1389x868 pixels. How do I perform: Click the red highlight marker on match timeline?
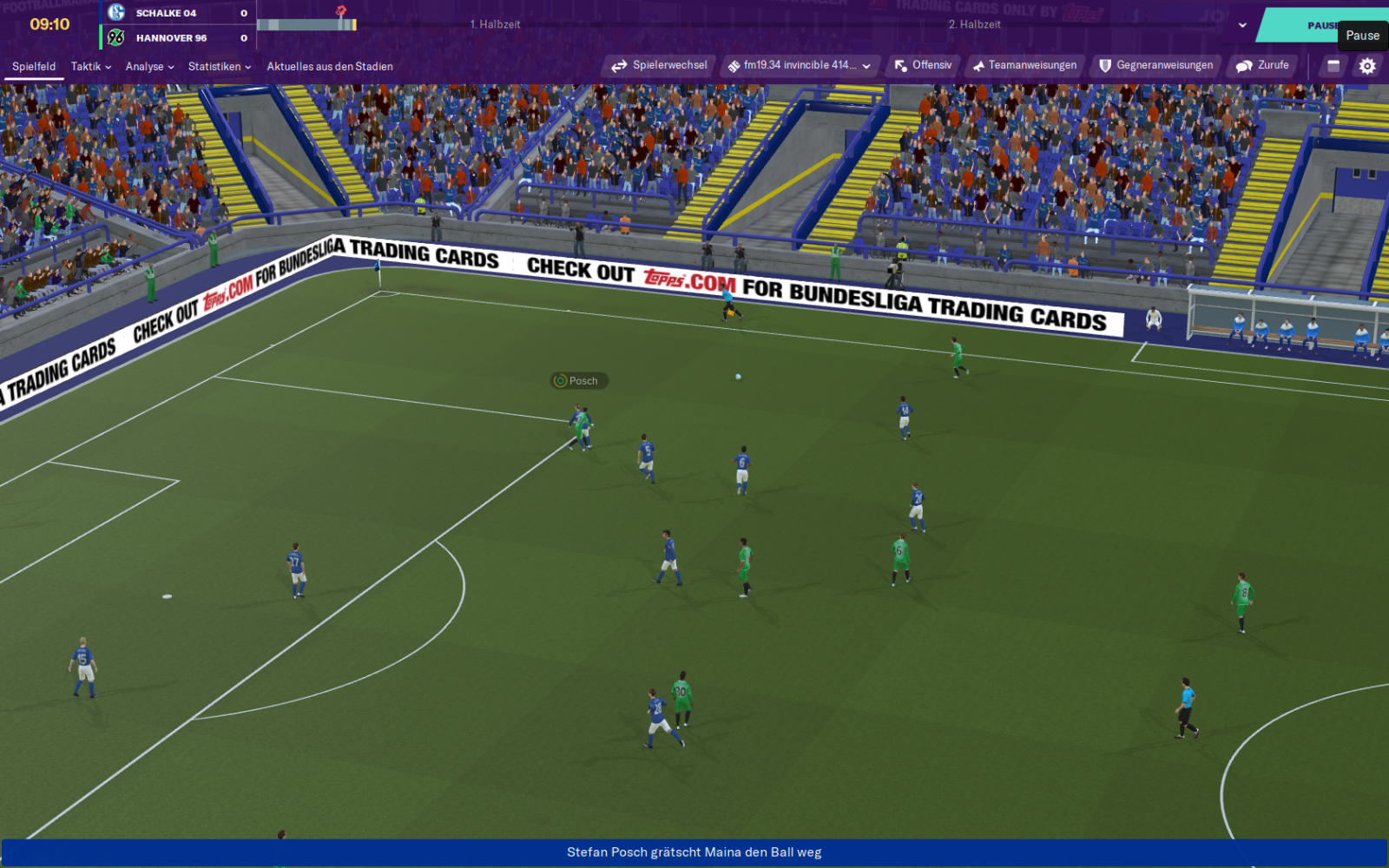coord(341,11)
